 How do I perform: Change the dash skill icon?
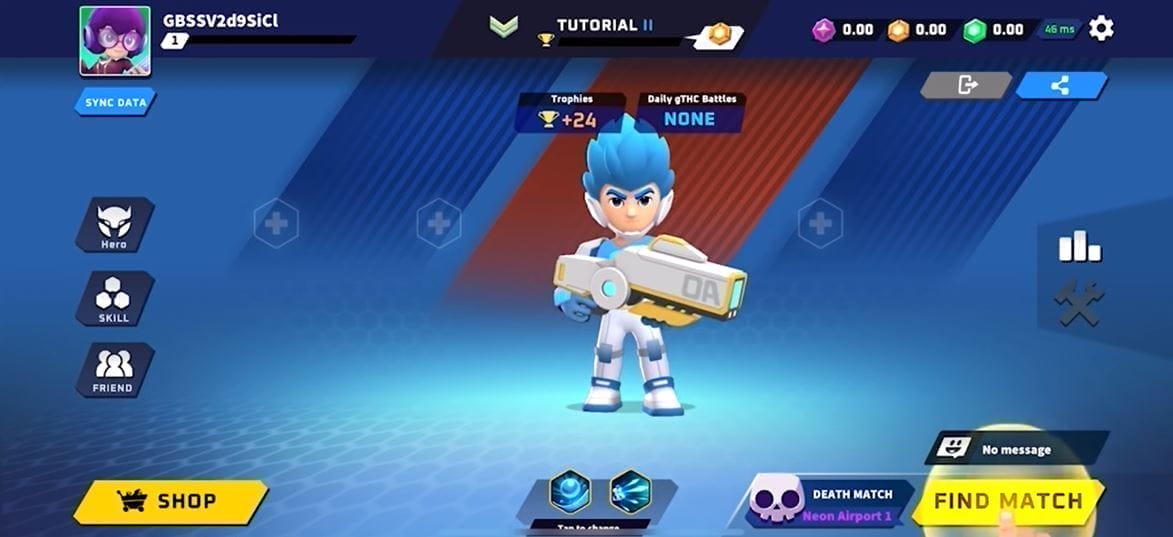(x=630, y=491)
